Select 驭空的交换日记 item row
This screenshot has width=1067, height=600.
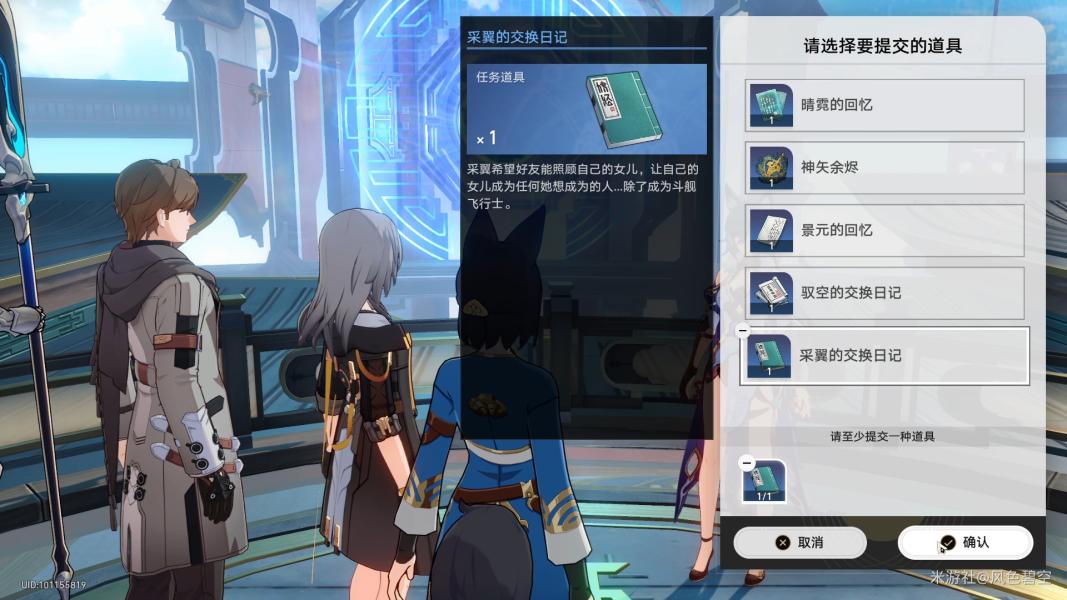click(884, 293)
